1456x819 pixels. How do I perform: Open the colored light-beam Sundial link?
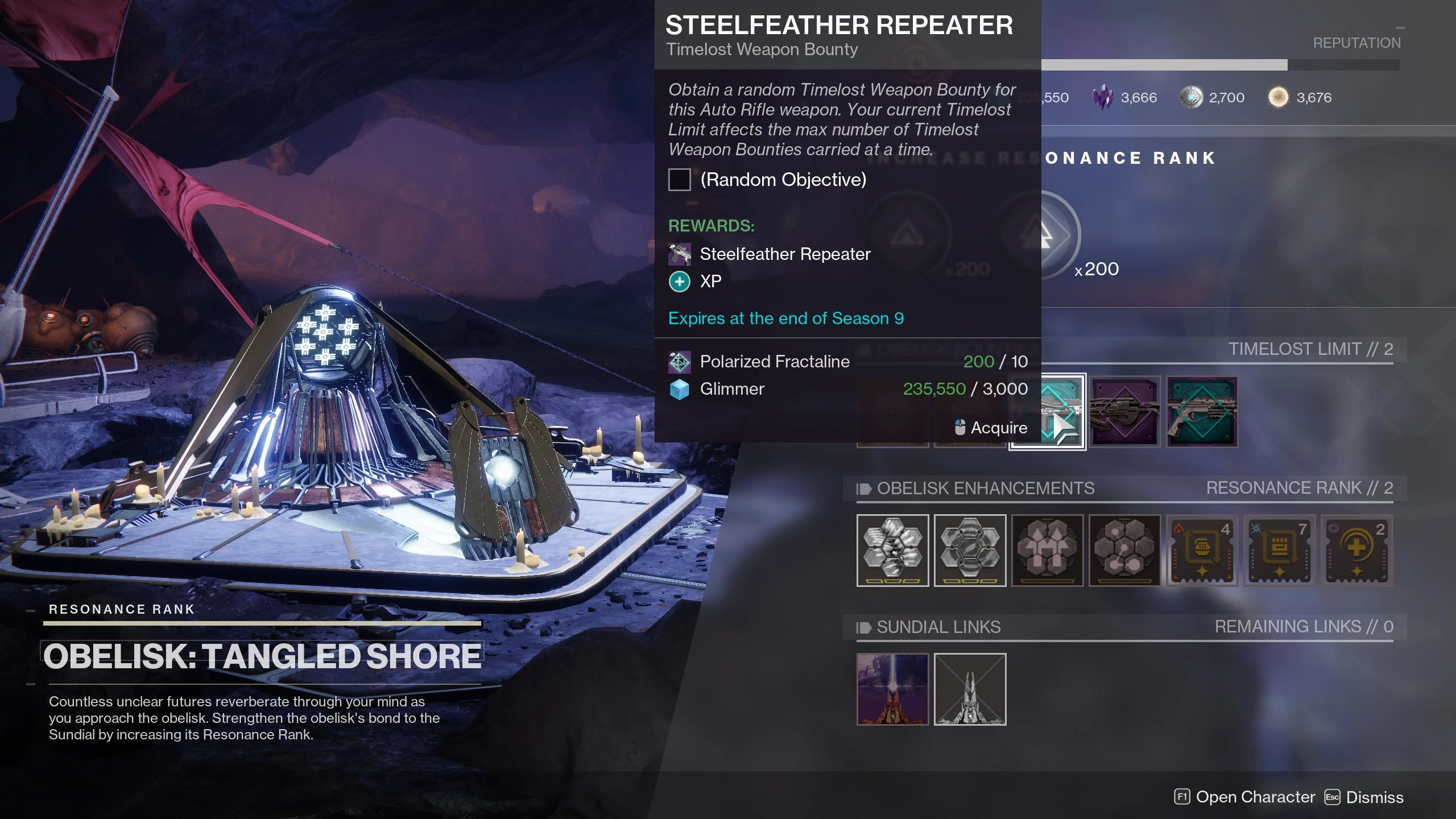coord(892,689)
